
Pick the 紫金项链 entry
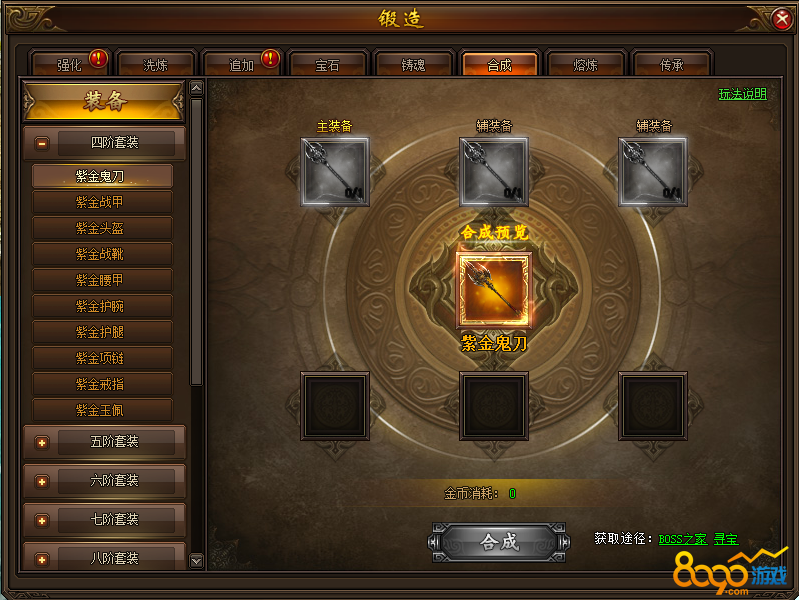click(x=102, y=358)
